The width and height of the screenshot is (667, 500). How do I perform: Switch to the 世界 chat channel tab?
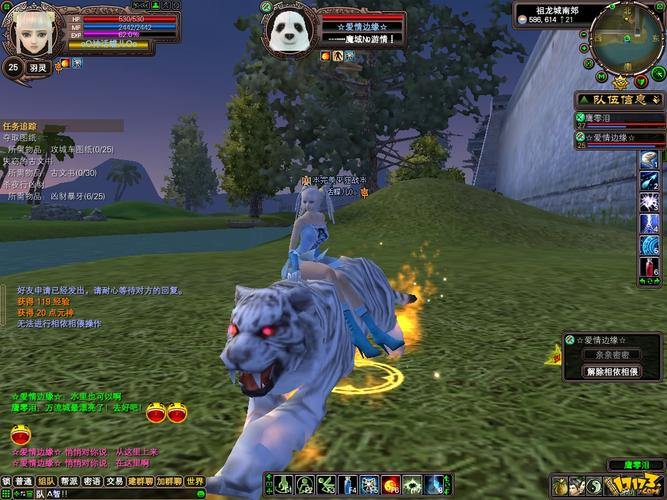pos(195,481)
